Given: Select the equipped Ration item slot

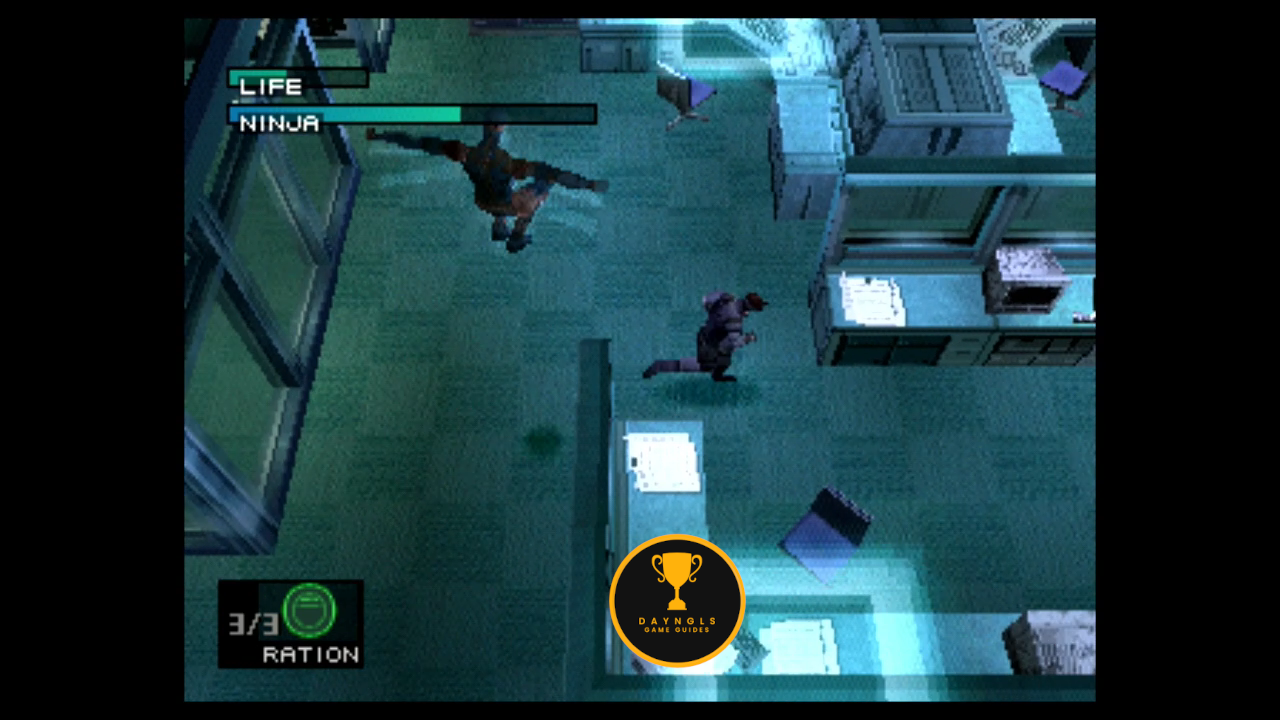Looking at the screenshot, I should pos(291,623).
